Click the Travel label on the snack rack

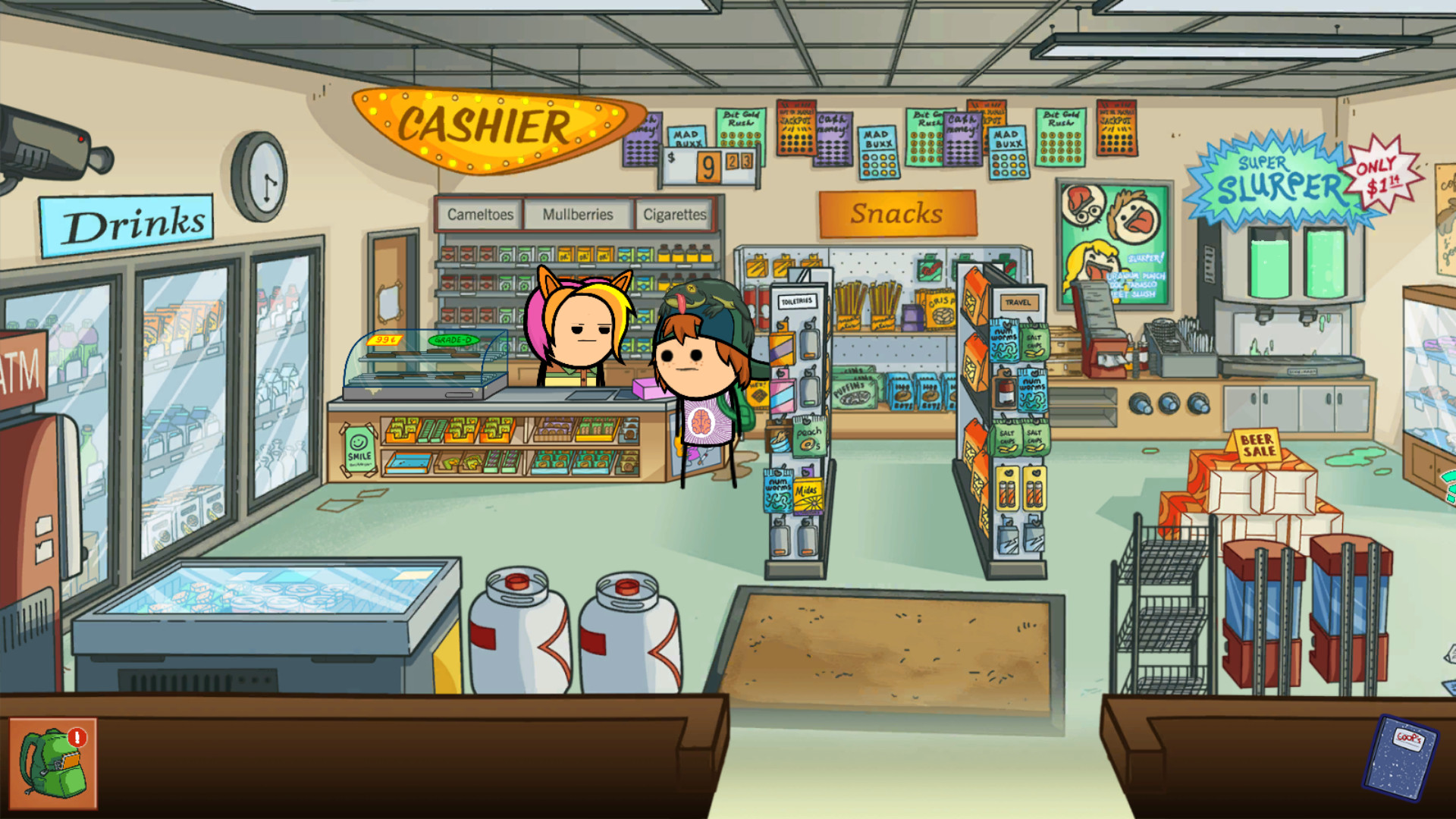(x=1020, y=301)
